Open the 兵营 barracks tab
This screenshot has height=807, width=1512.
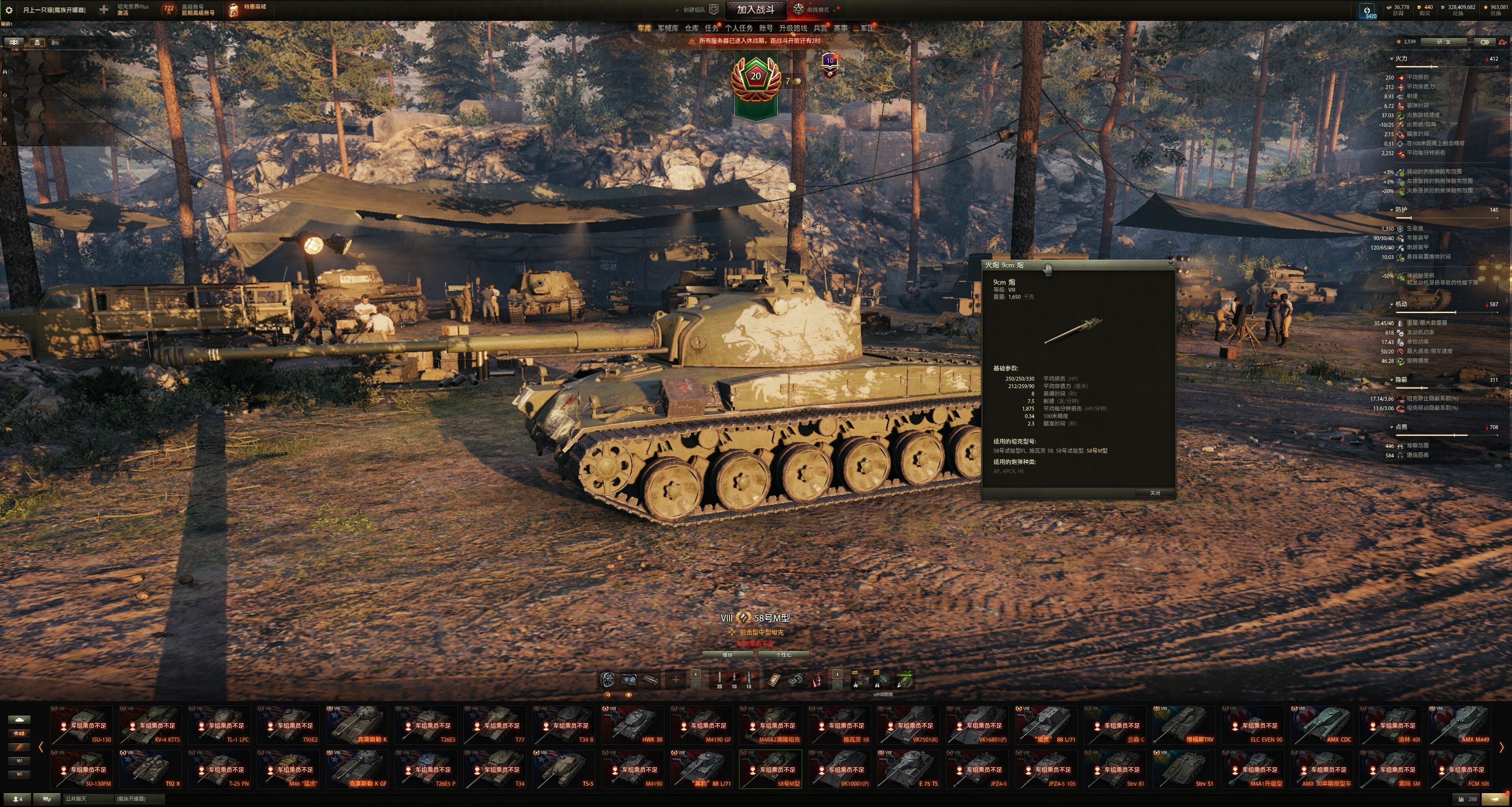point(820,28)
